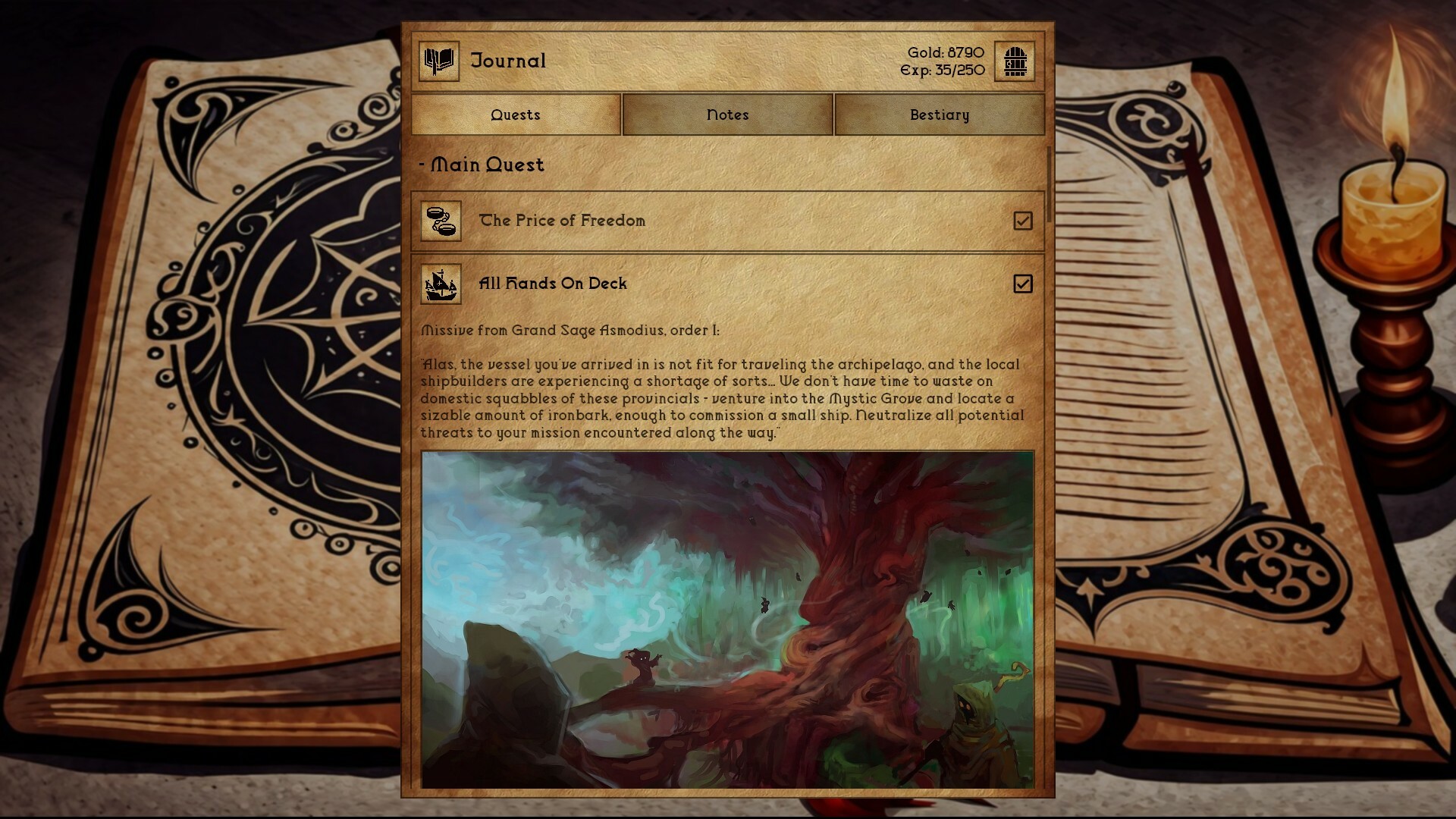Toggle completion status of The Price of Freedom
Screen dimensions: 1456x819
pos(1024,221)
